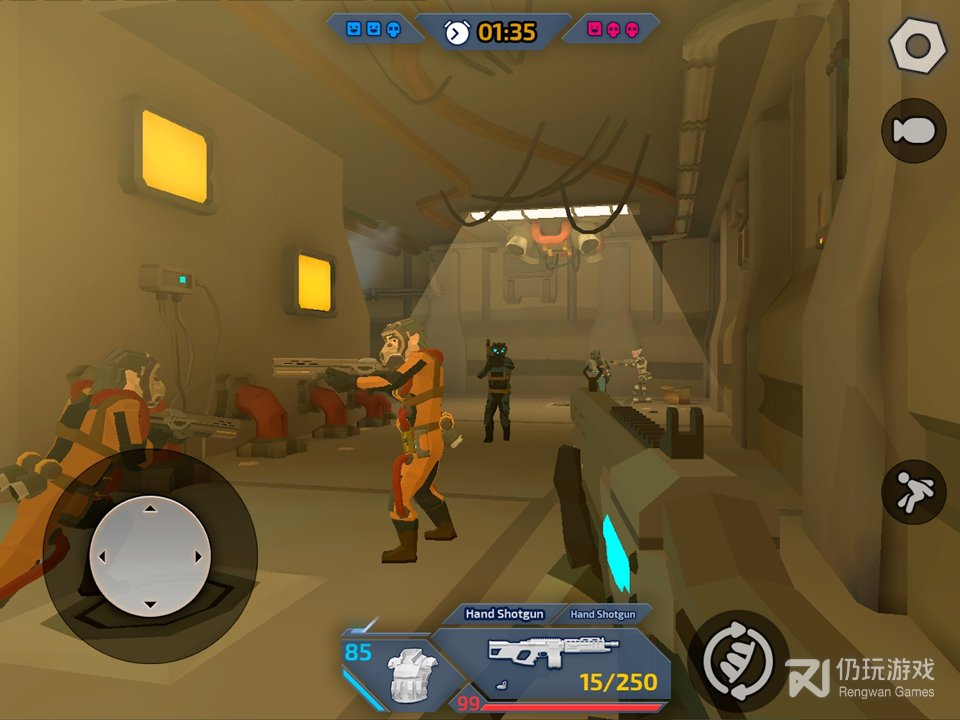Open settings via the hexagon nut icon
This screenshot has height=720, width=960.
point(914,46)
